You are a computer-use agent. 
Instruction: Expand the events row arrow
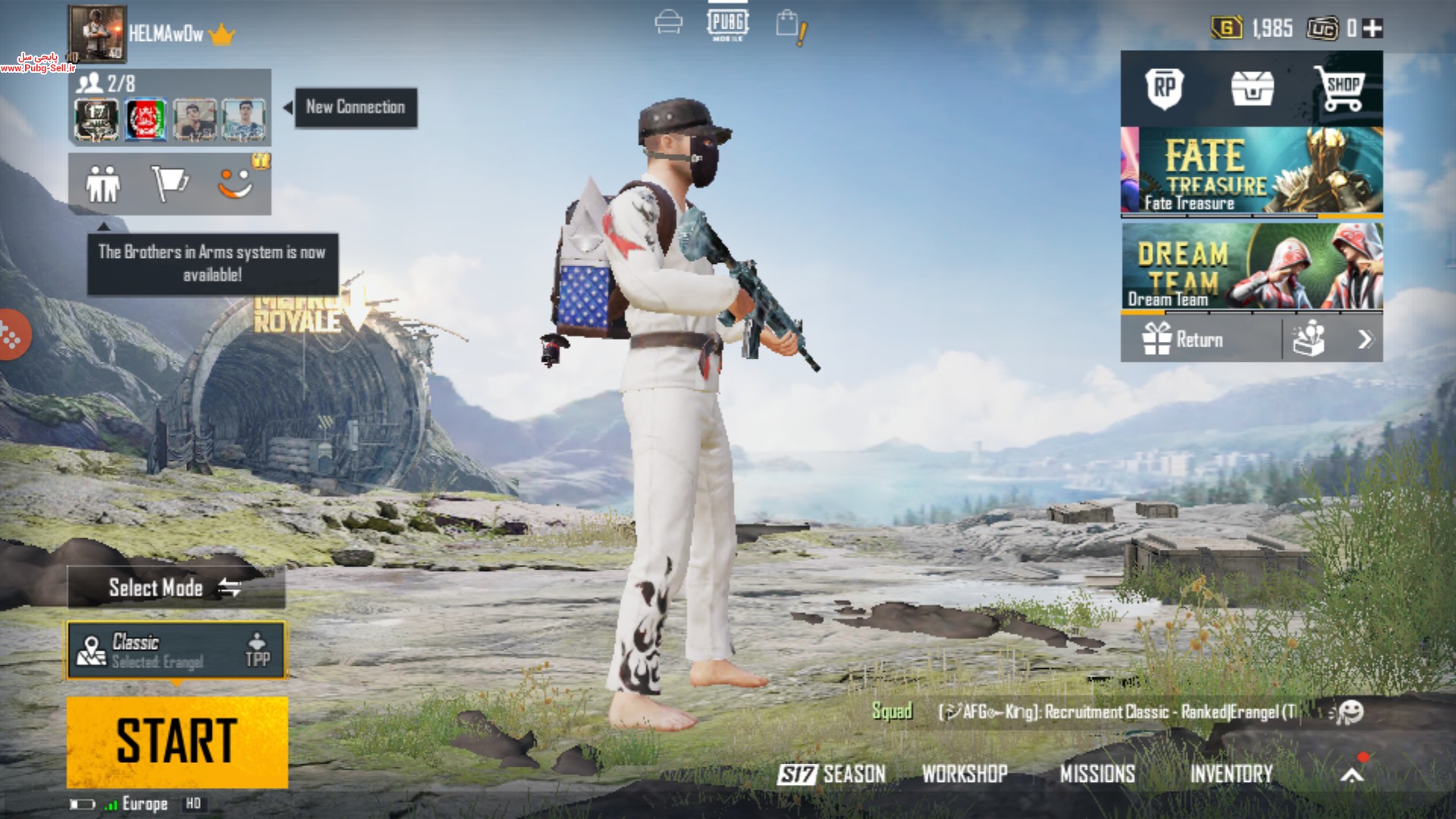pos(1364,339)
